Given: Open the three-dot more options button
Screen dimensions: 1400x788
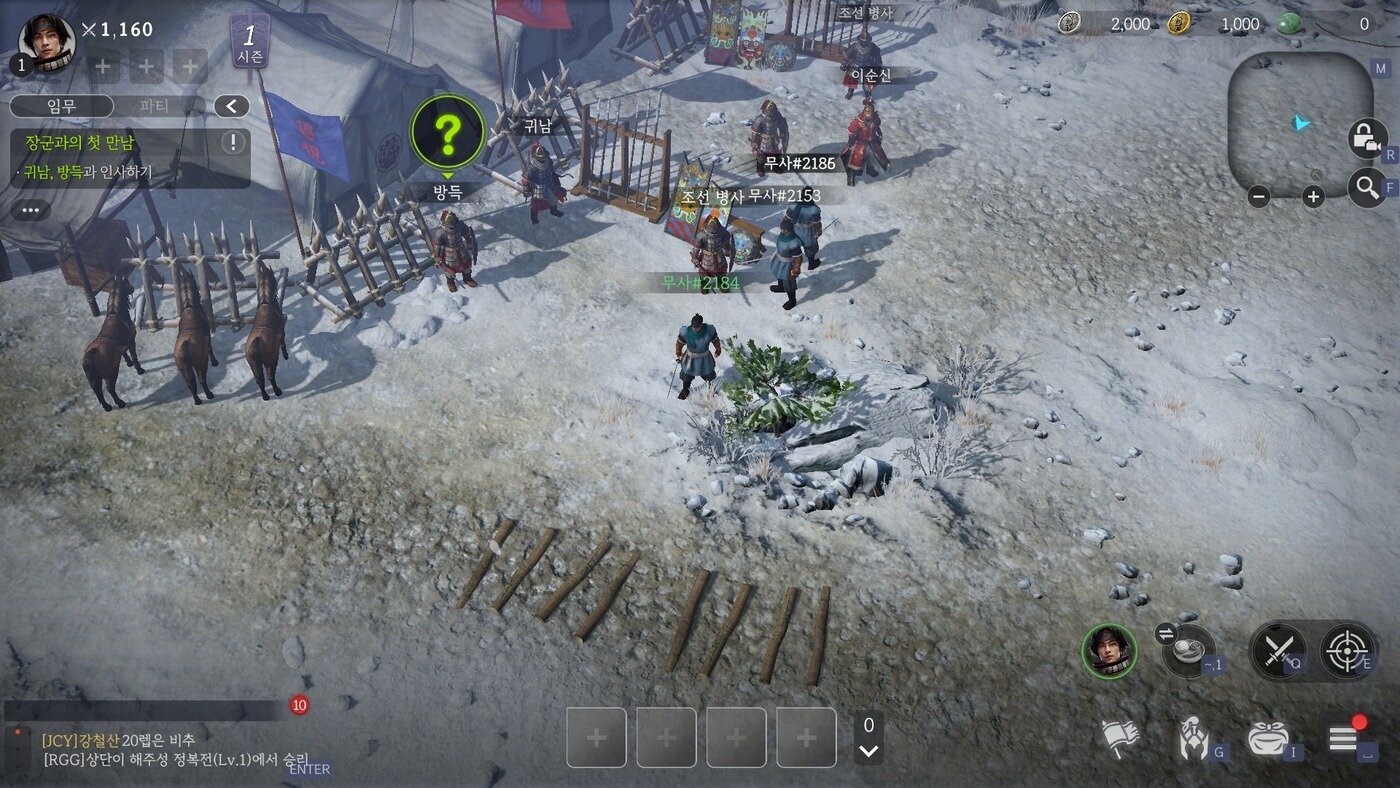Looking at the screenshot, I should pyautogui.click(x=31, y=210).
